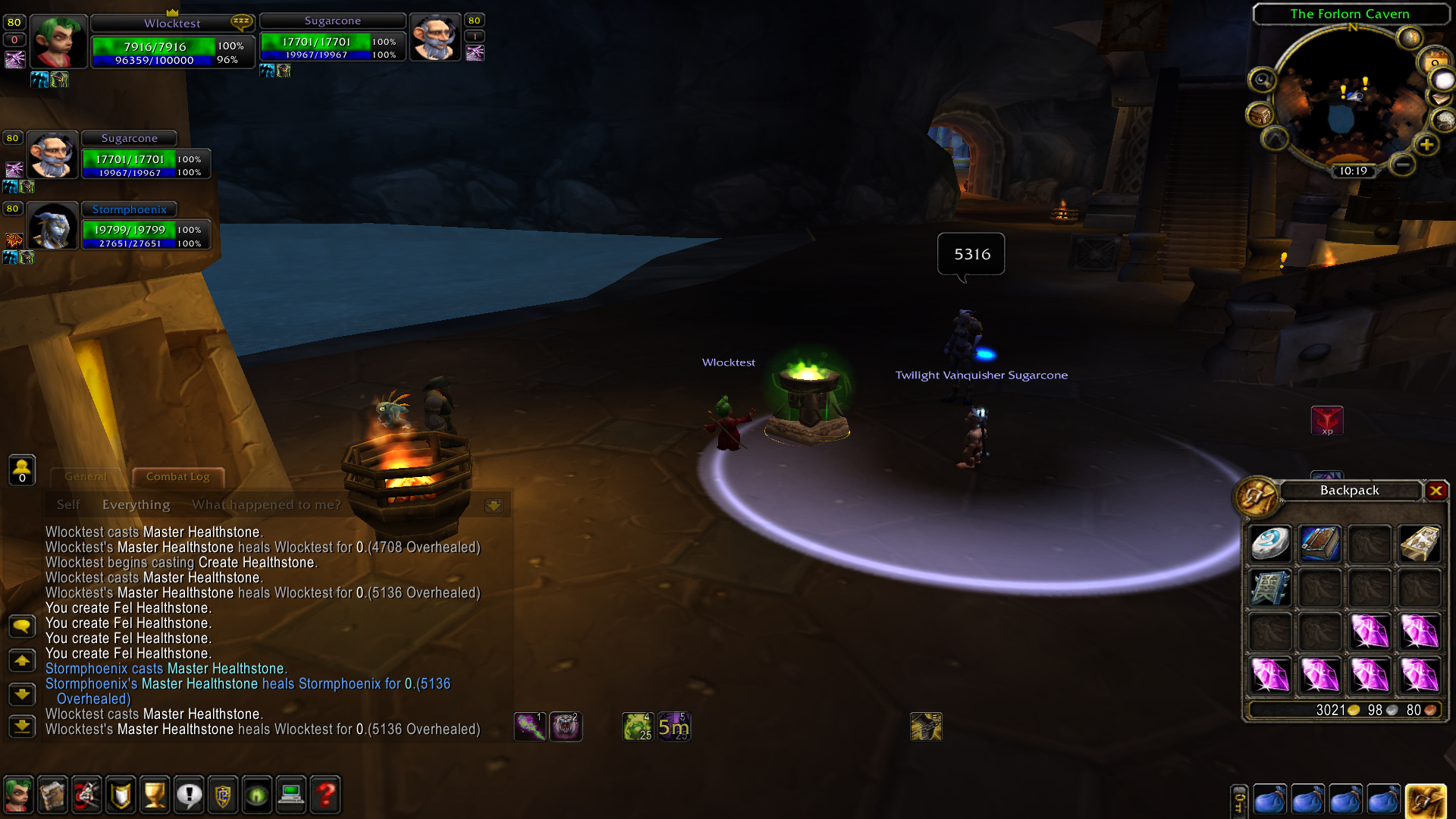The height and width of the screenshot is (819, 1456).
Task: Choose the Everything combat log filter
Action: point(136,505)
